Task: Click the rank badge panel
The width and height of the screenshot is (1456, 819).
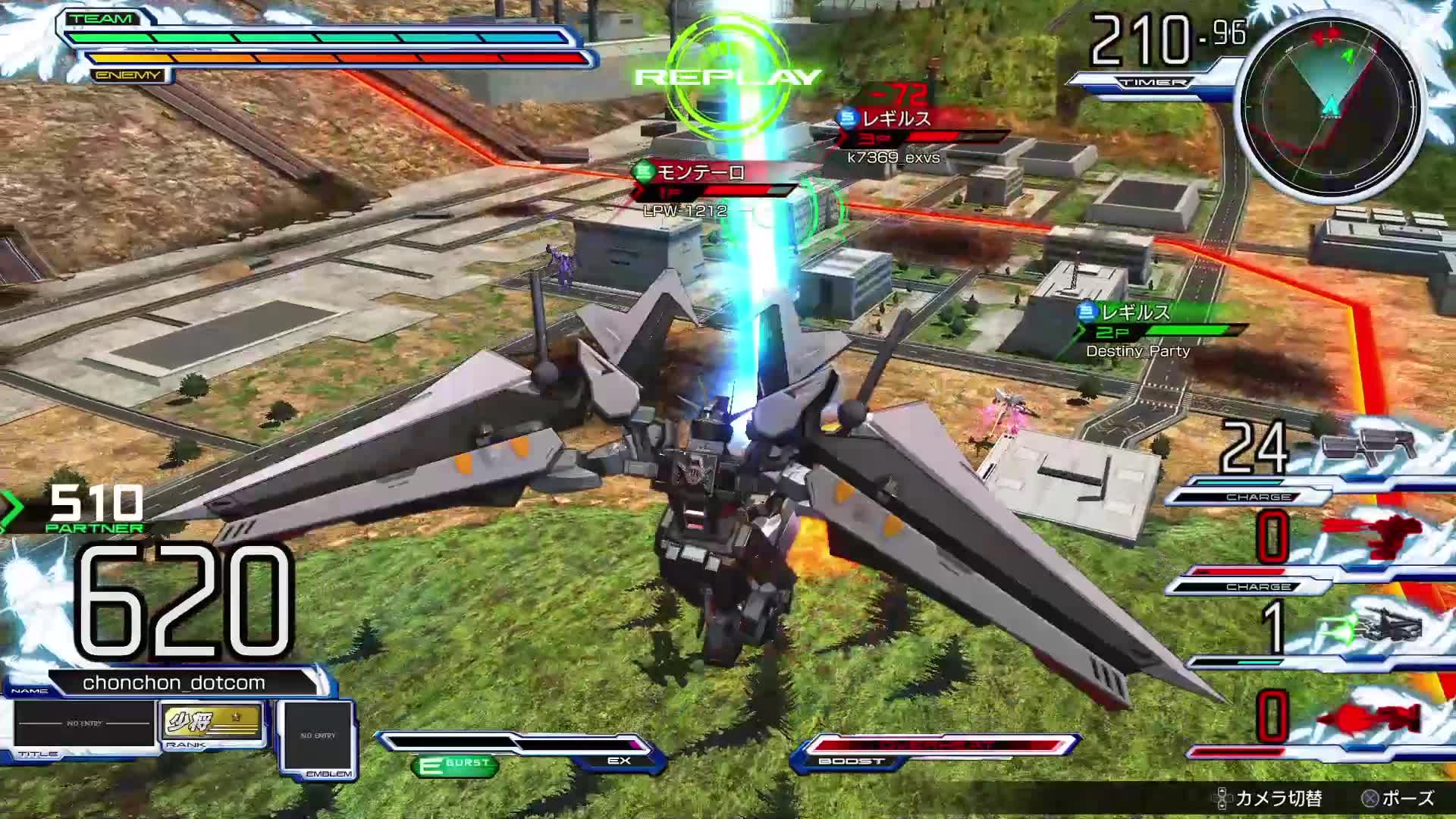Action: pyautogui.click(x=212, y=723)
